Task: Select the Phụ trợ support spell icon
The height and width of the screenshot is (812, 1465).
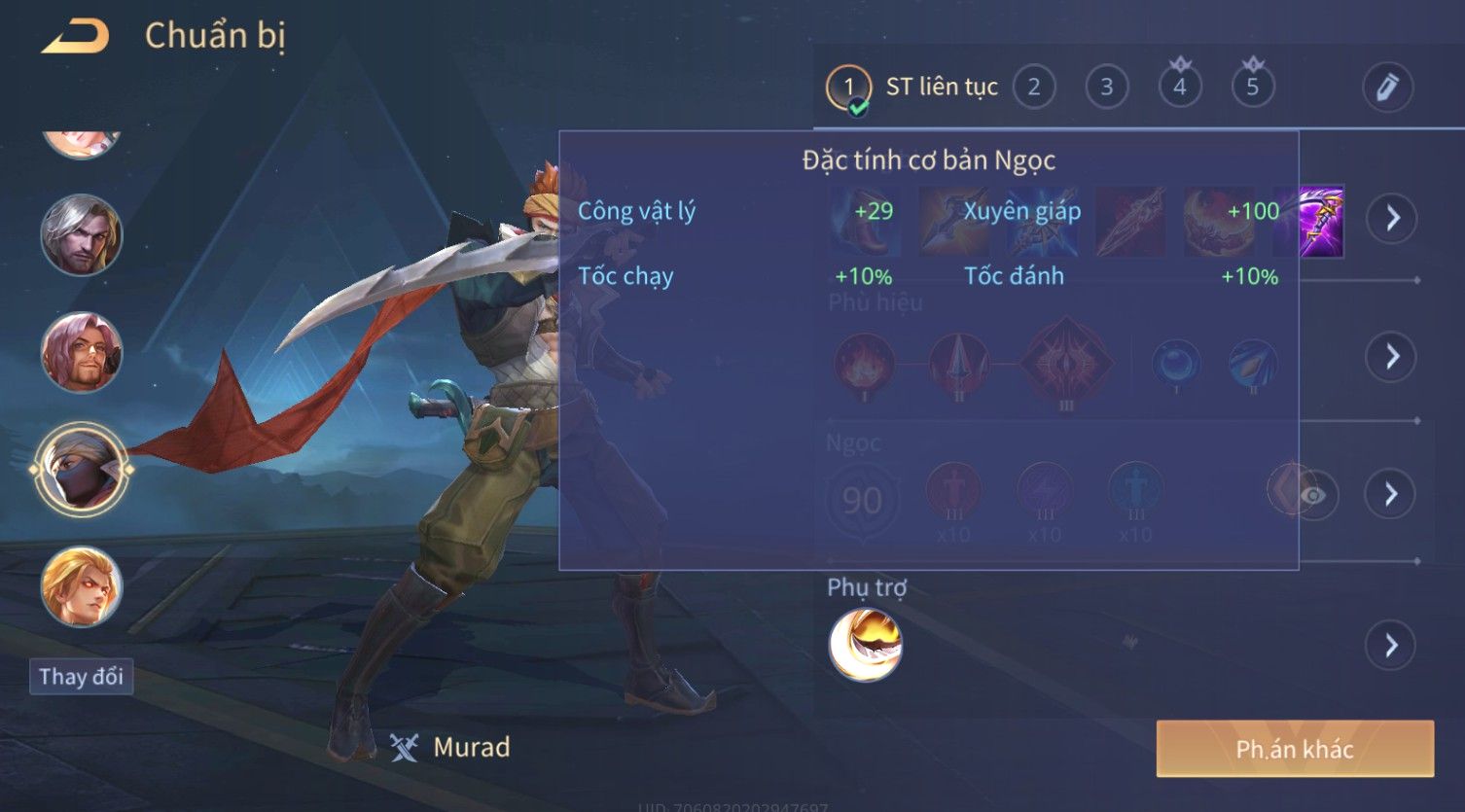Action: coord(865,645)
